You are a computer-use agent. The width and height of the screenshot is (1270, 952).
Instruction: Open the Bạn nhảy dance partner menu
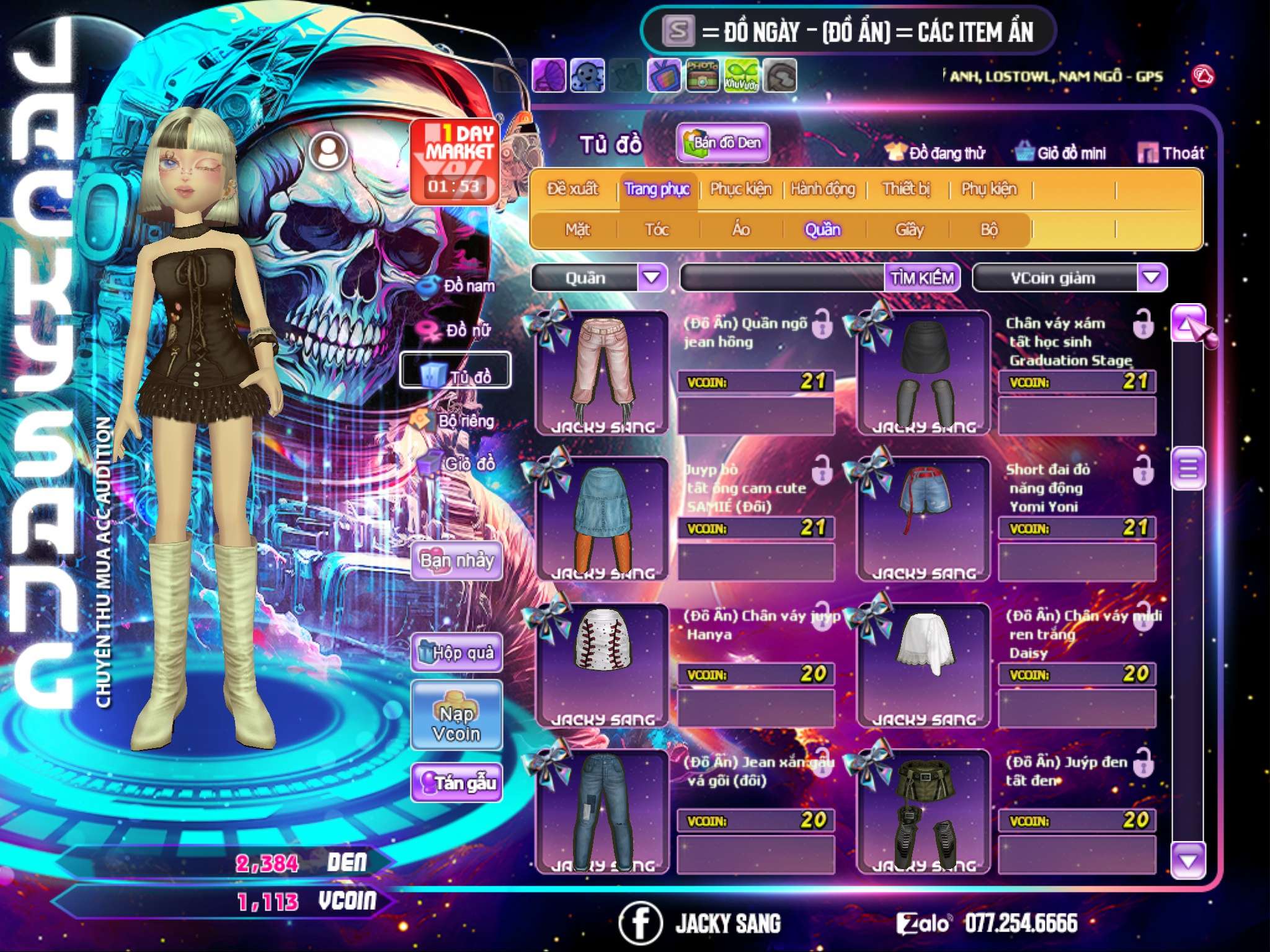coord(456,561)
